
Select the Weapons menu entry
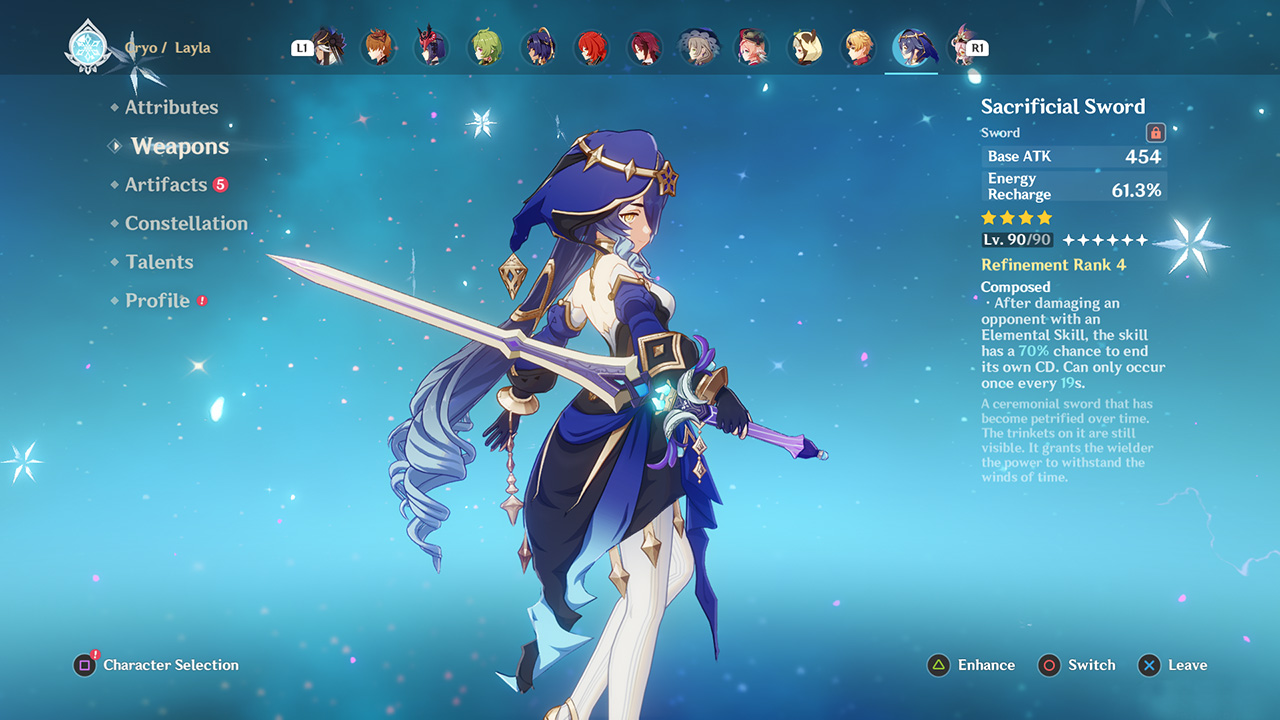(180, 146)
